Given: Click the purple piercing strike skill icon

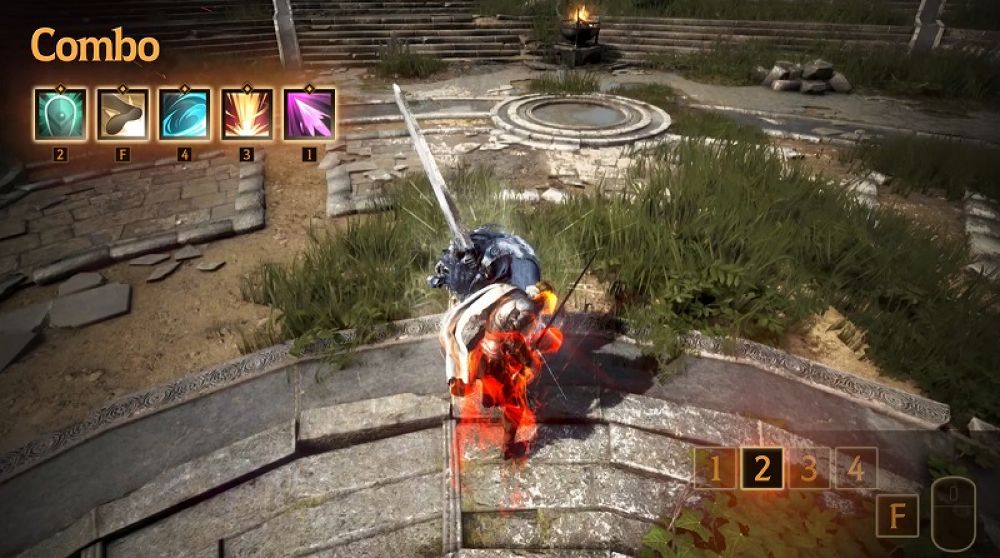Looking at the screenshot, I should click(x=308, y=114).
